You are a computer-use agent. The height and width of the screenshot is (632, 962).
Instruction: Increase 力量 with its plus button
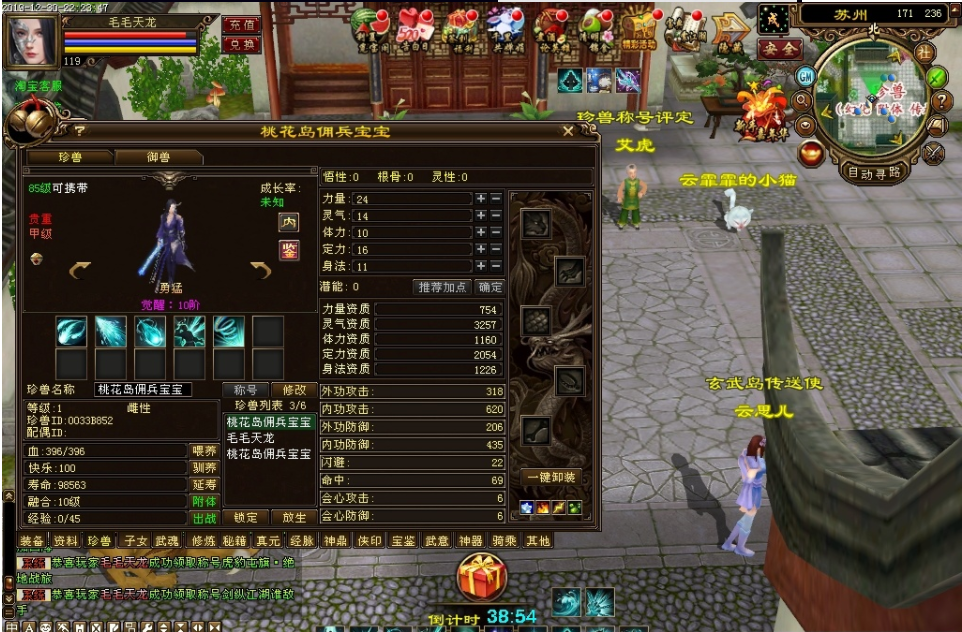[481, 199]
